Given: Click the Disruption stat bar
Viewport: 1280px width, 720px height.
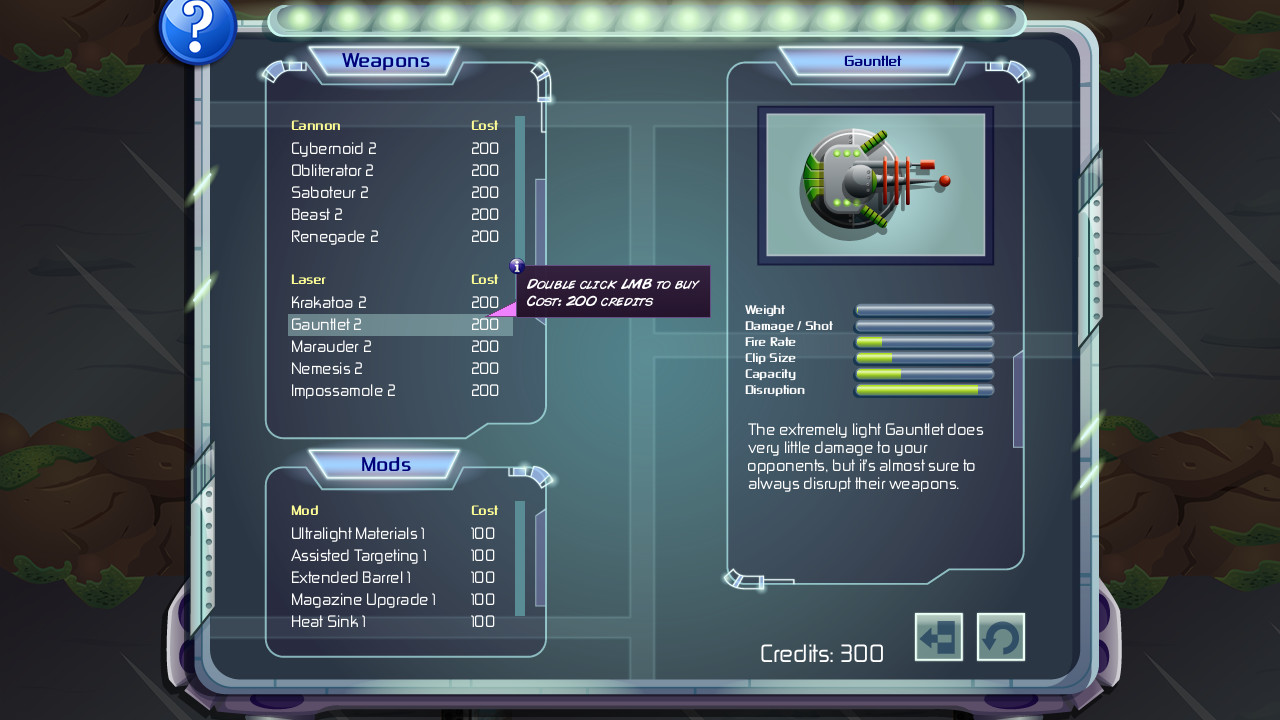Looking at the screenshot, I should (922, 389).
